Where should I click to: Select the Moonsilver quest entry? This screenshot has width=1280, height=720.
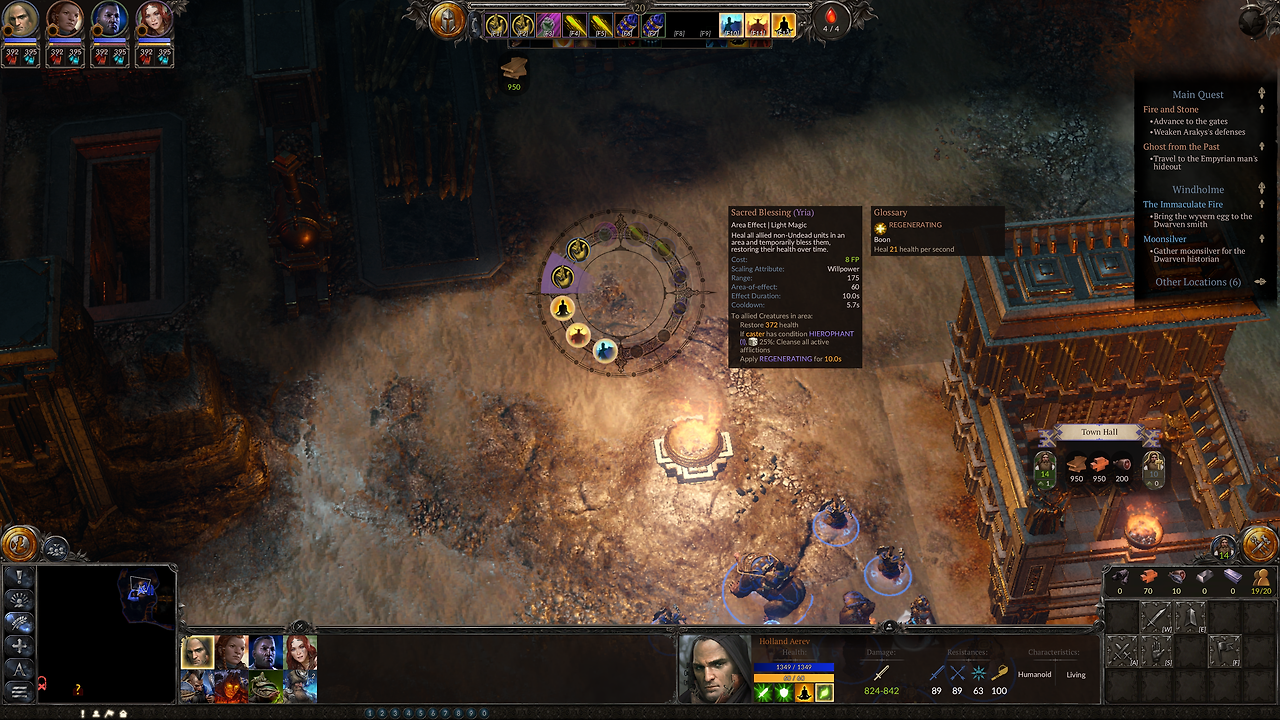1164,239
